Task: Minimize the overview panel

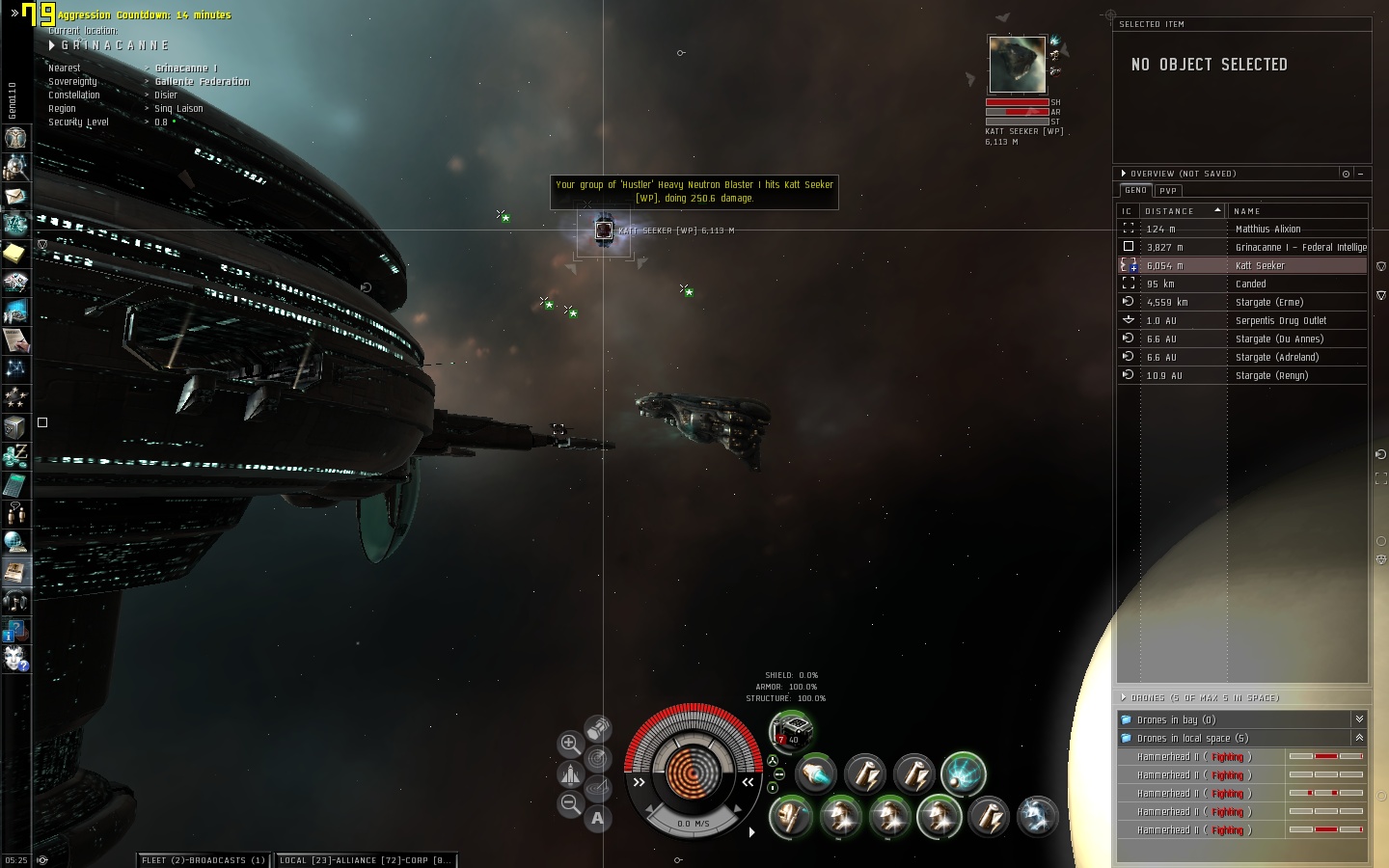Action: [1360, 174]
